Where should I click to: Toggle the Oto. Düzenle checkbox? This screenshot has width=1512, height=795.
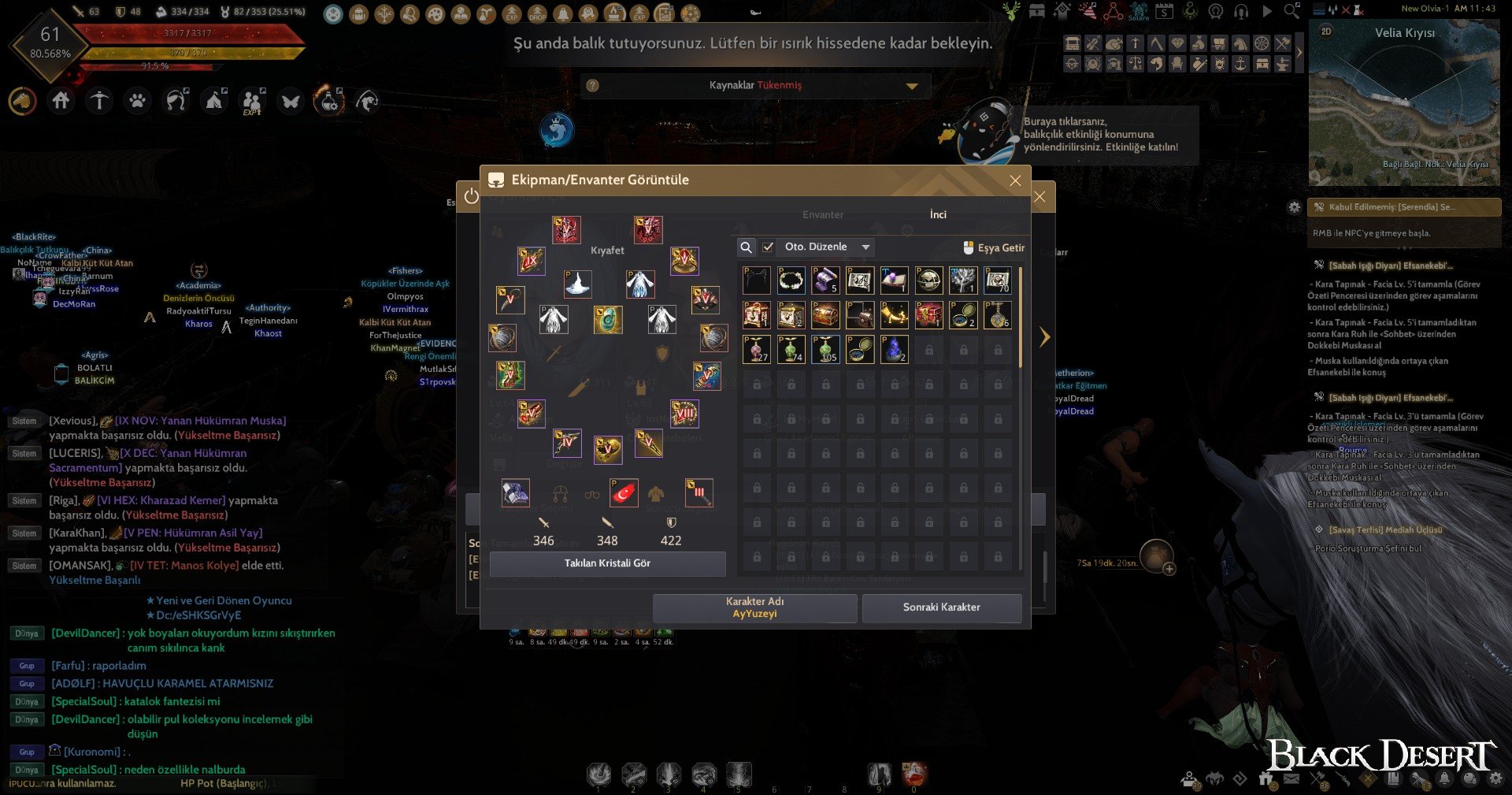pos(768,247)
